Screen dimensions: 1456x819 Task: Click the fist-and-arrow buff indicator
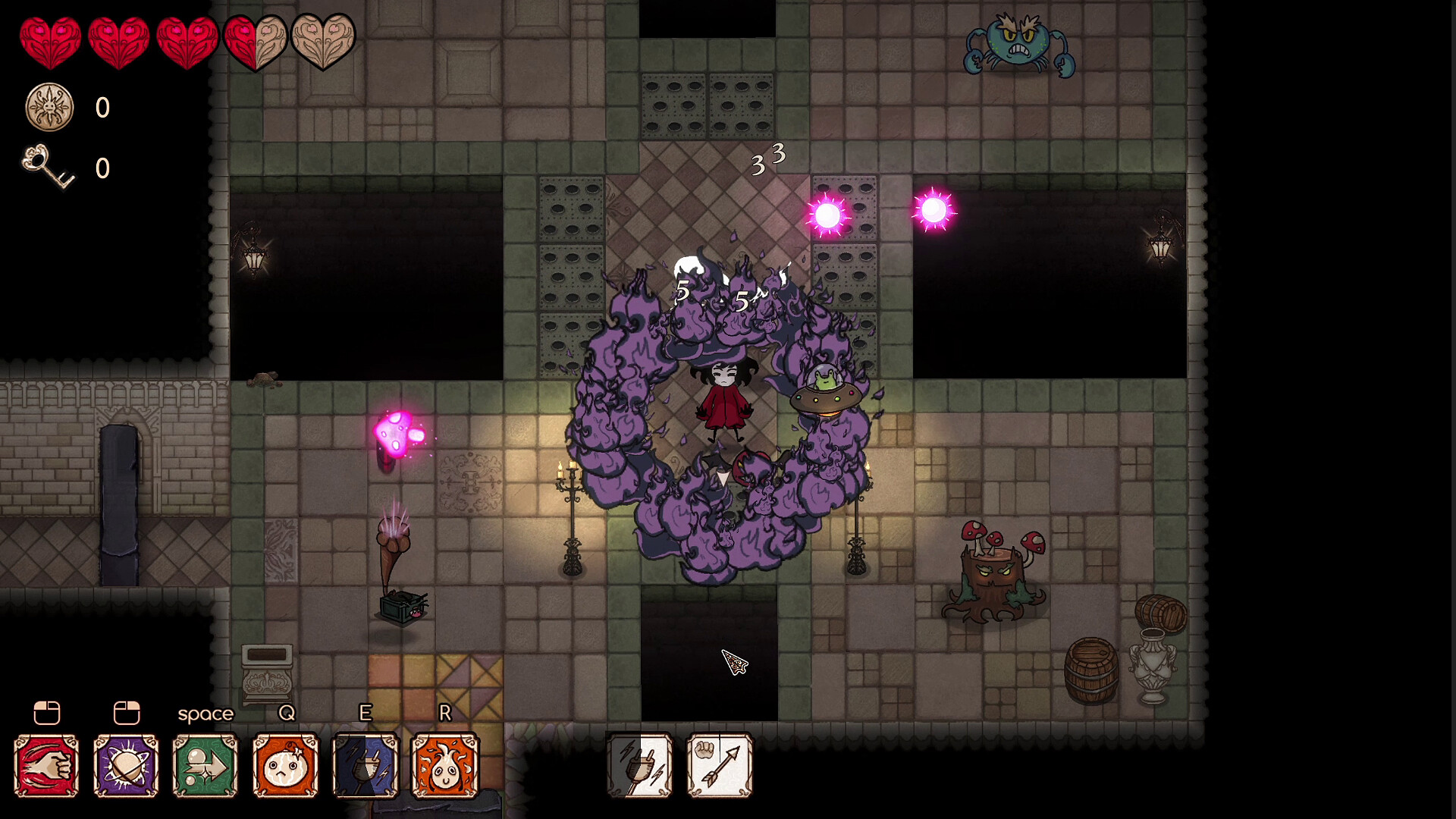coord(719,766)
